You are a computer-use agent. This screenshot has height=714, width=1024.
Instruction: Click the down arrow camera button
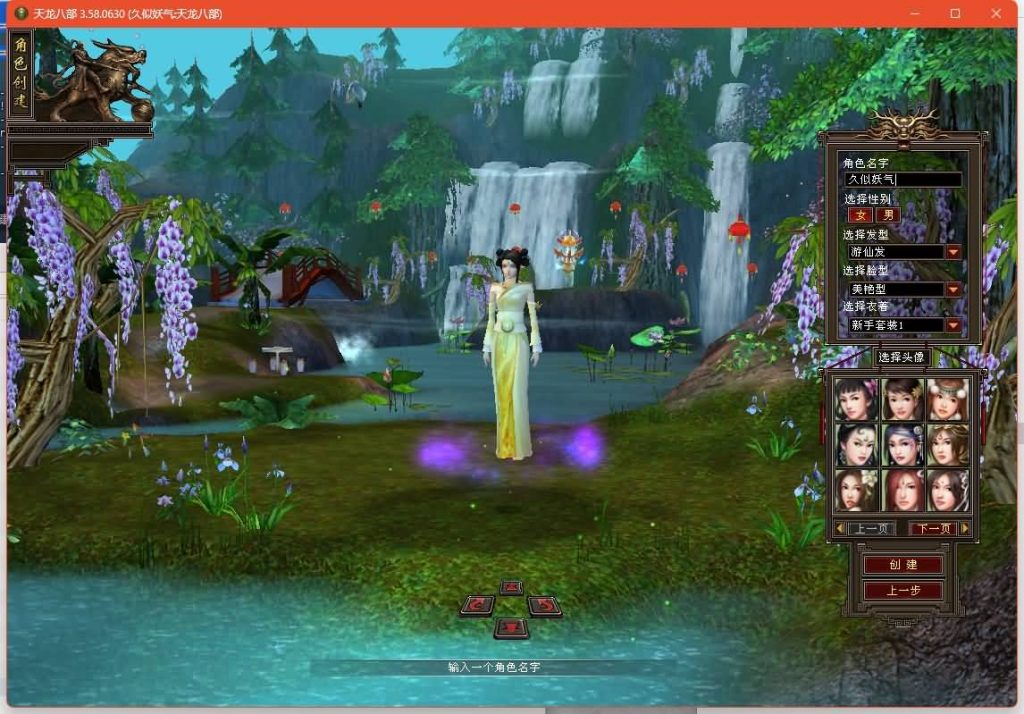tap(511, 627)
